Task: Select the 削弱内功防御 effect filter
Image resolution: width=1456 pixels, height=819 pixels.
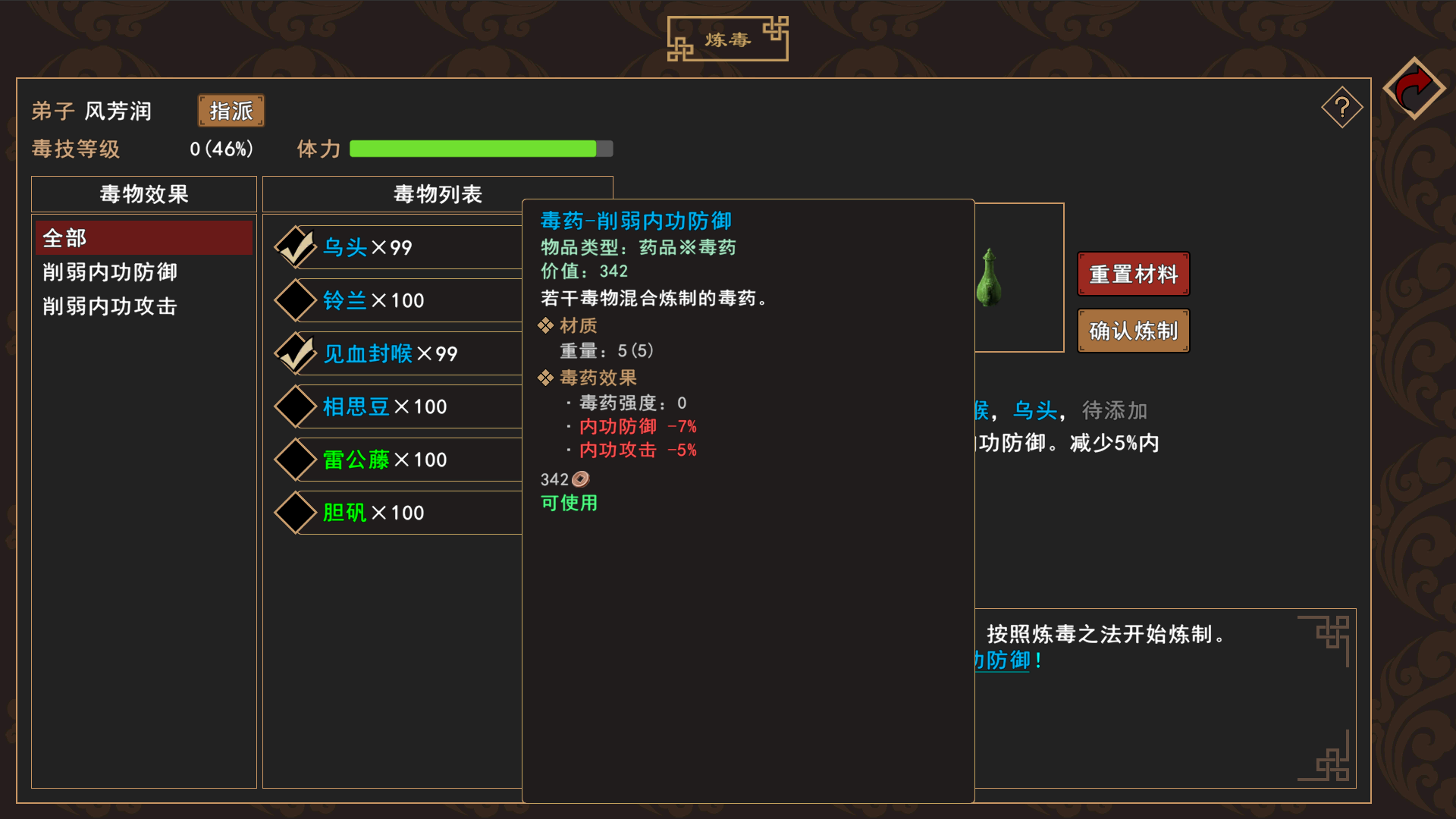Action: point(110,273)
